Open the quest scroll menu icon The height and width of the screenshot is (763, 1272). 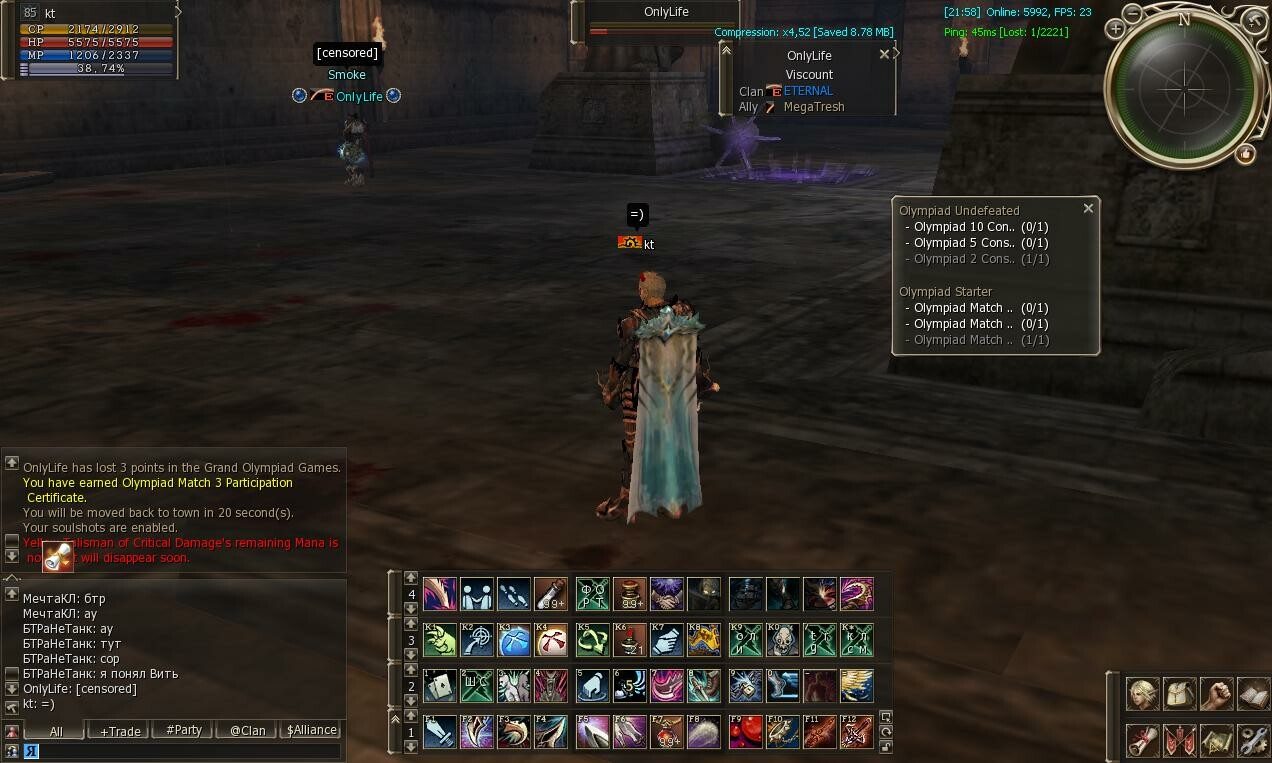point(1143,740)
